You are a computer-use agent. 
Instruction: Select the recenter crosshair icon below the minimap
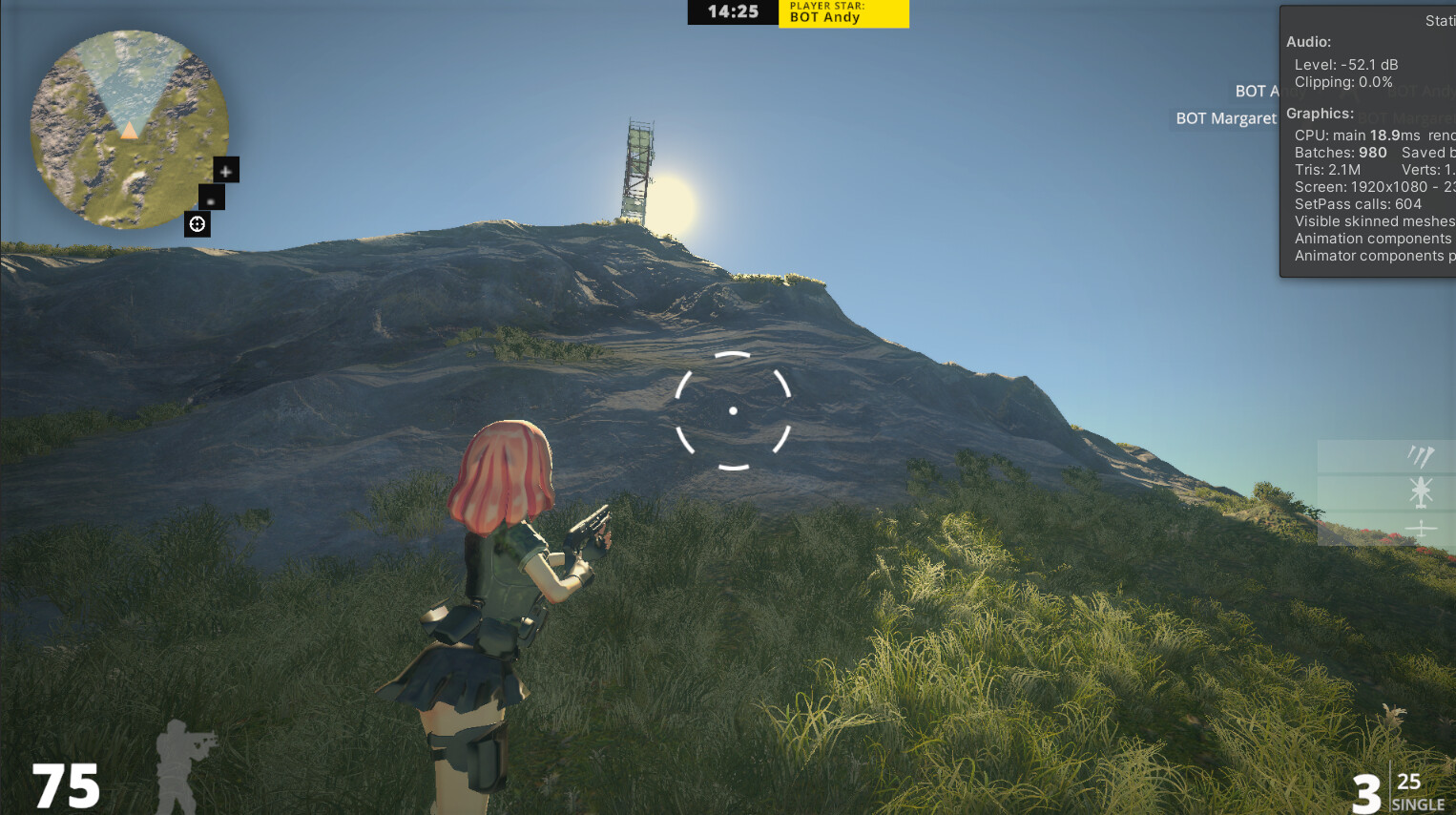click(x=197, y=223)
